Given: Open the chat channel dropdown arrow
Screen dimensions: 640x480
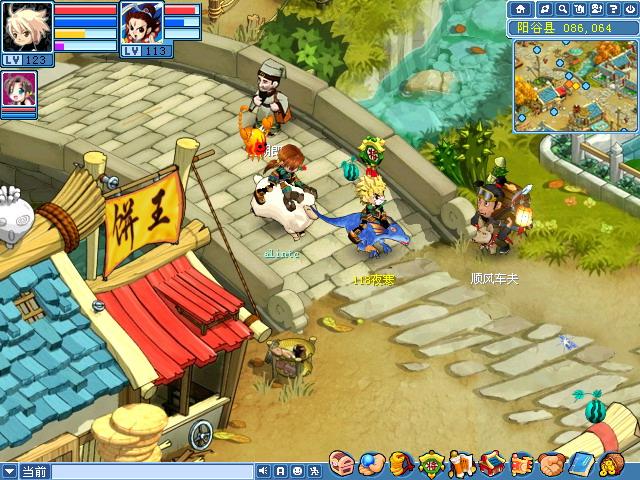Looking at the screenshot, I should click(x=9, y=471).
